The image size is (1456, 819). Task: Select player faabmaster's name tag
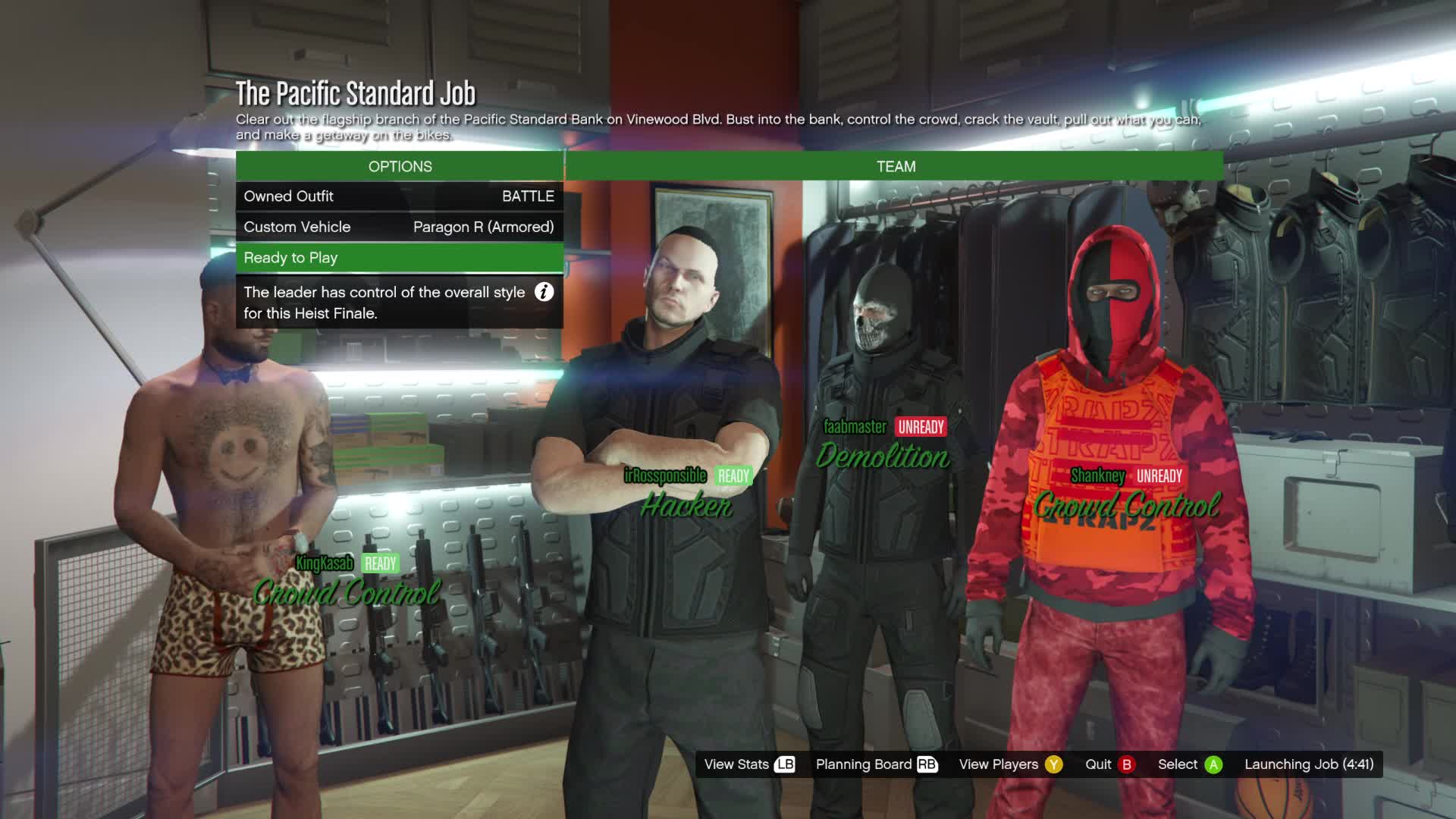click(x=855, y=427)
